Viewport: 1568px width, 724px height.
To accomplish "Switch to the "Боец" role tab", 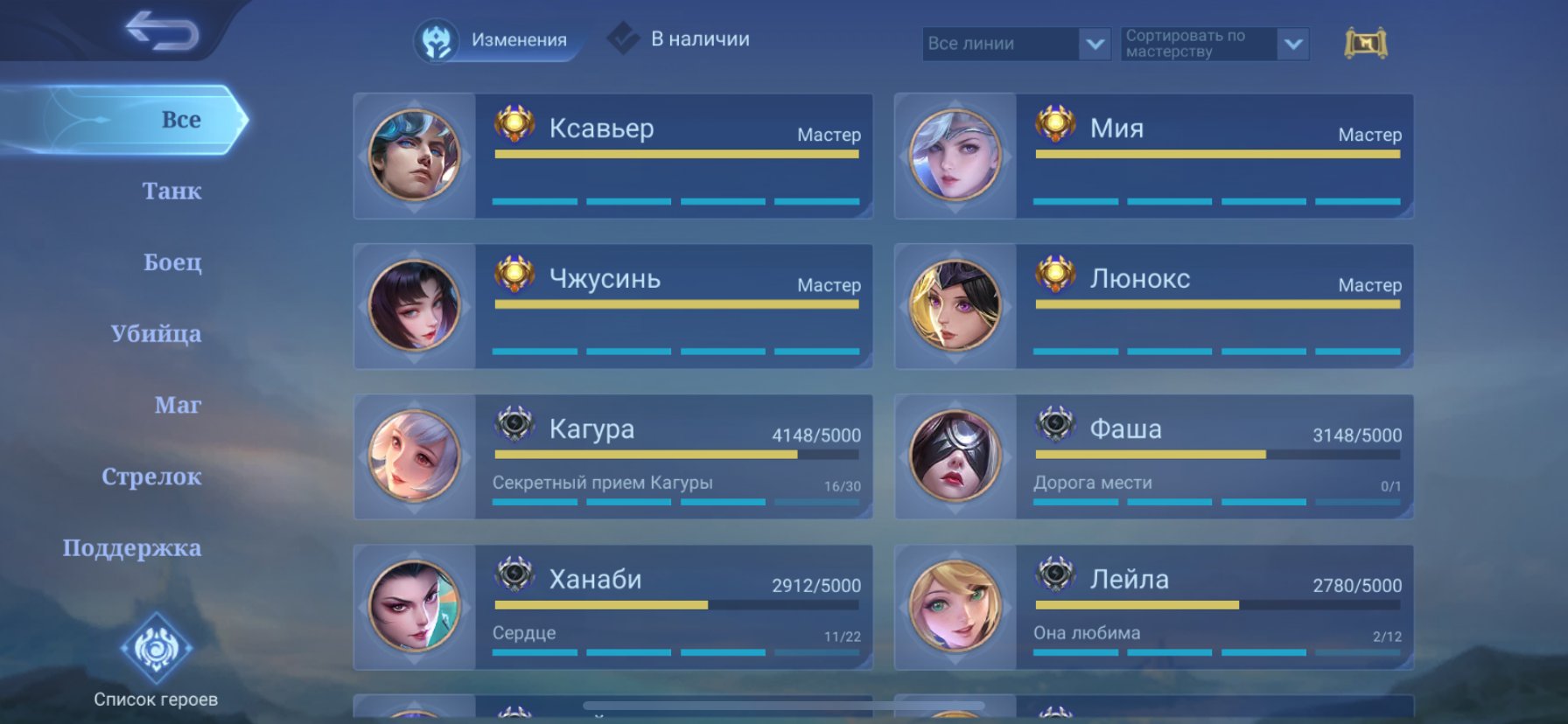I will pos(172,262).
